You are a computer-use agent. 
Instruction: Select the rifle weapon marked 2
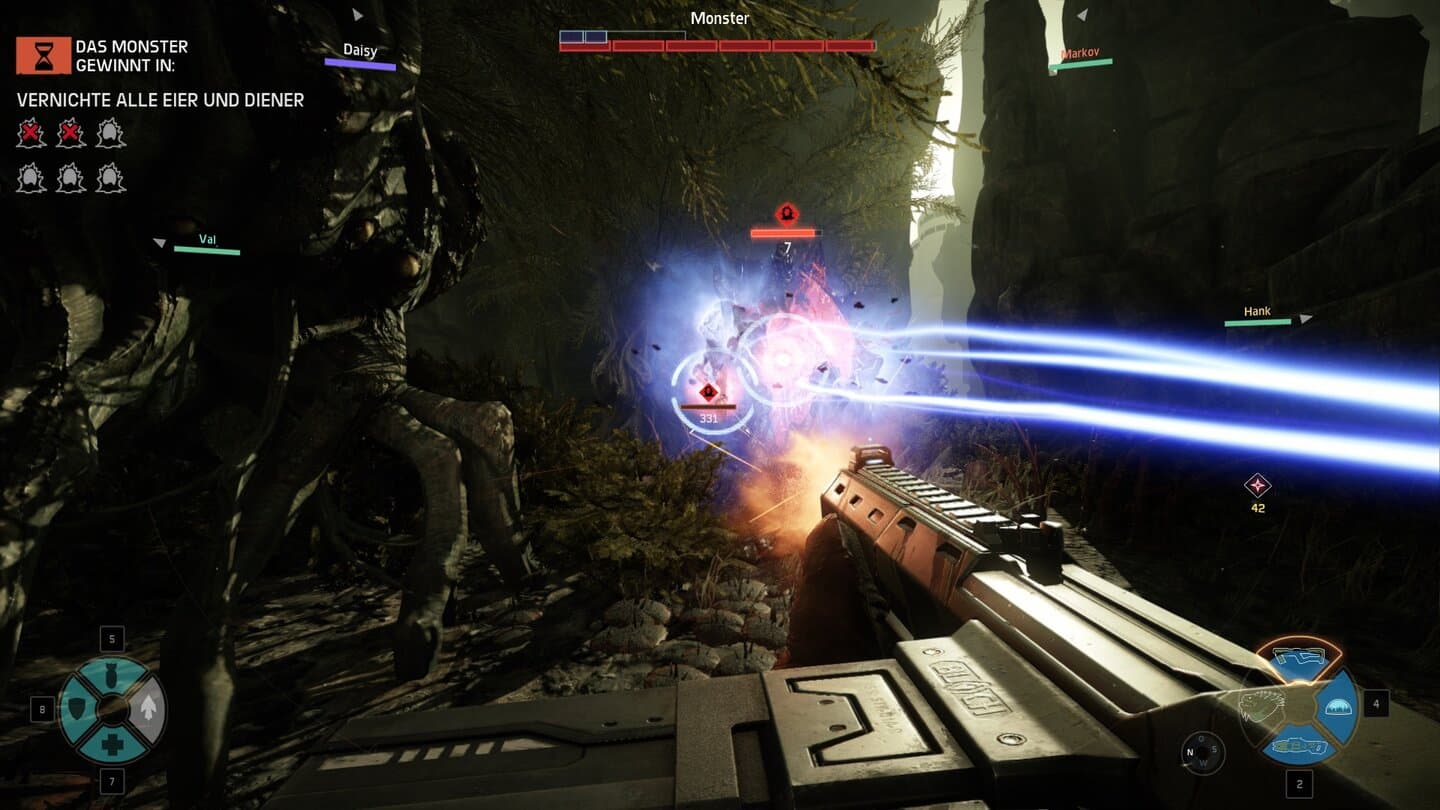pyautogui.click(x=1300, y=746)
